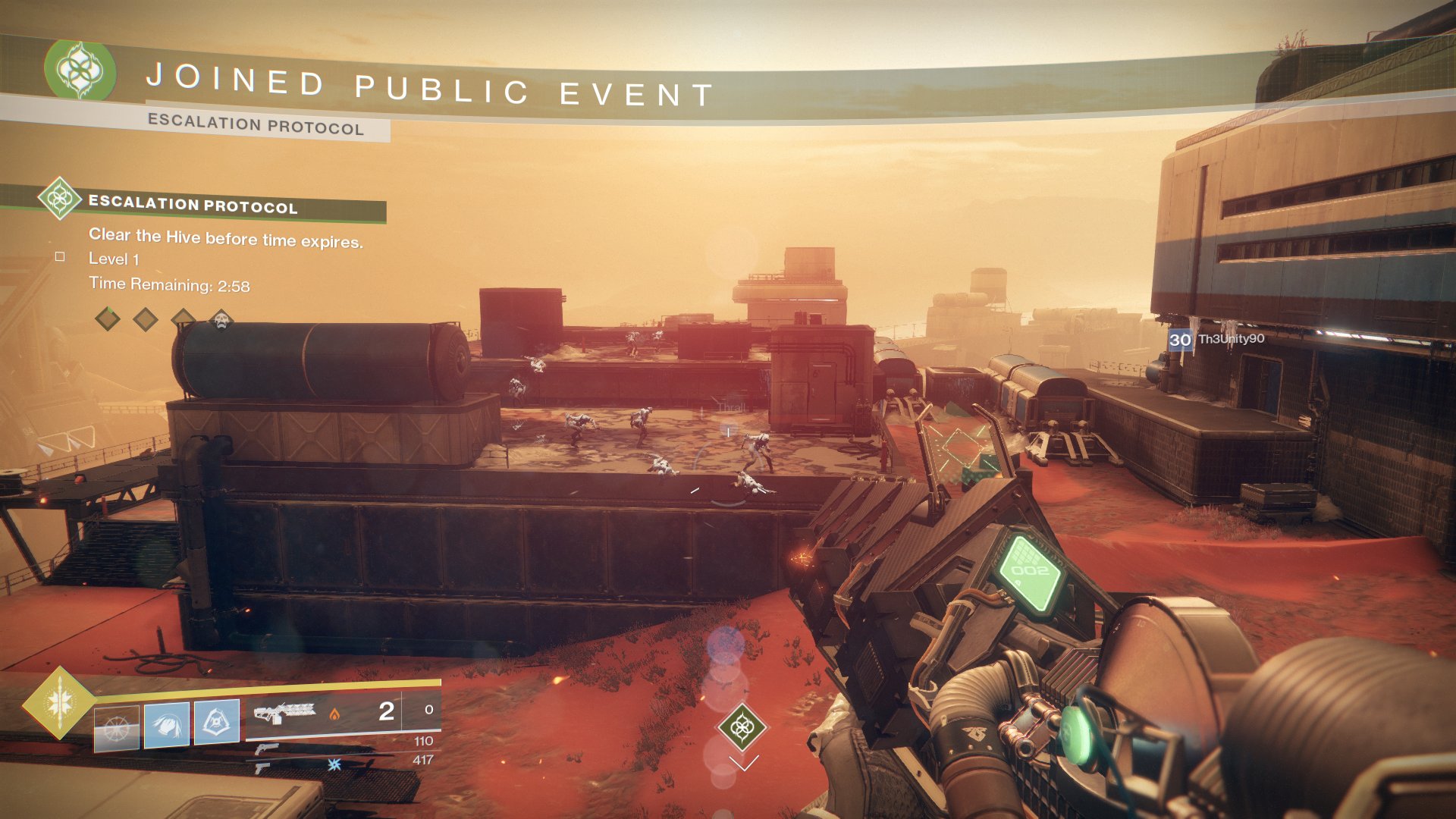Toggle the Level 1 objective checkbox

60,258
